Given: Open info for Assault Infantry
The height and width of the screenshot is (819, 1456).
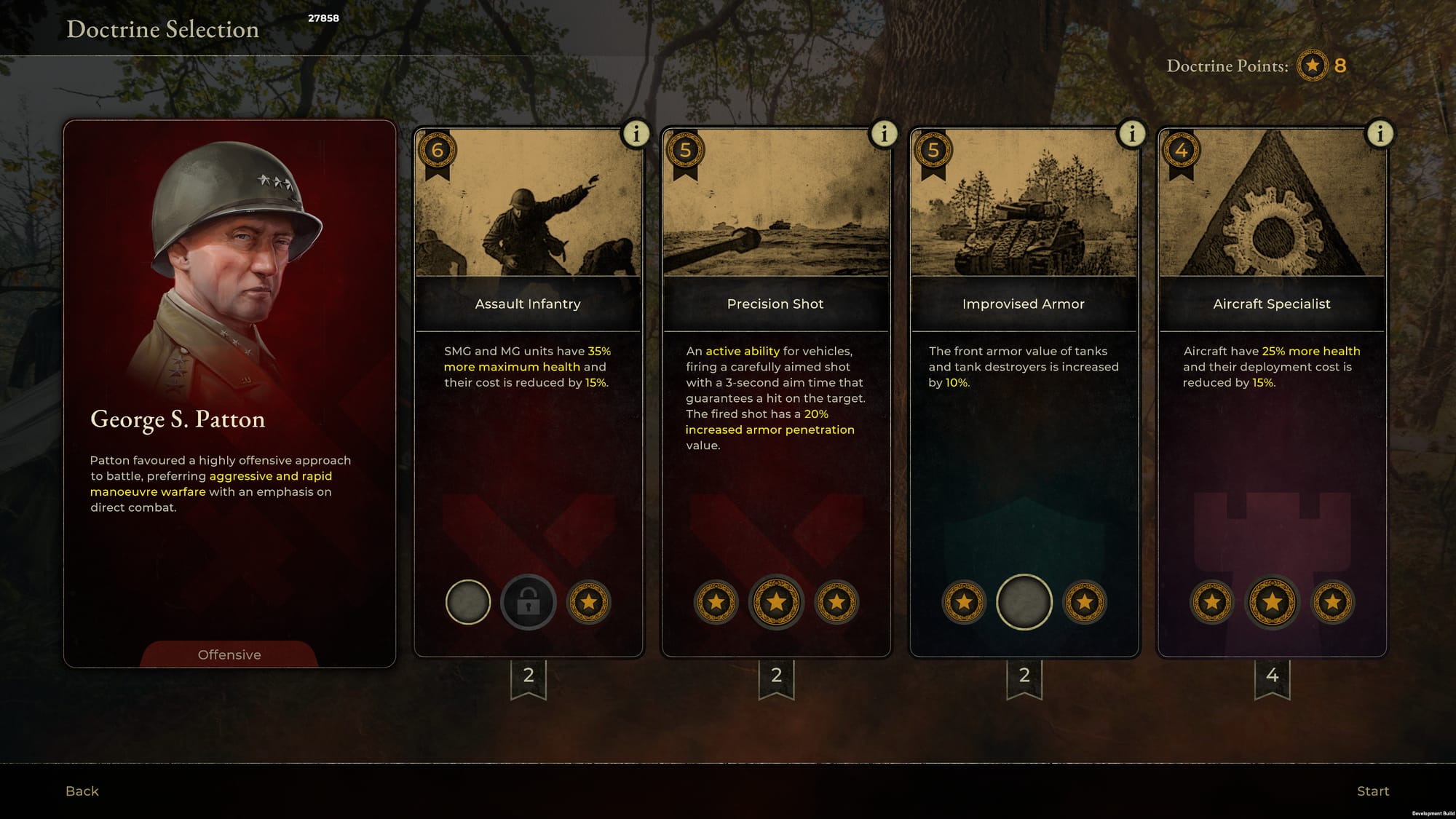Looking at the screenshot, I should coord(636,134).
